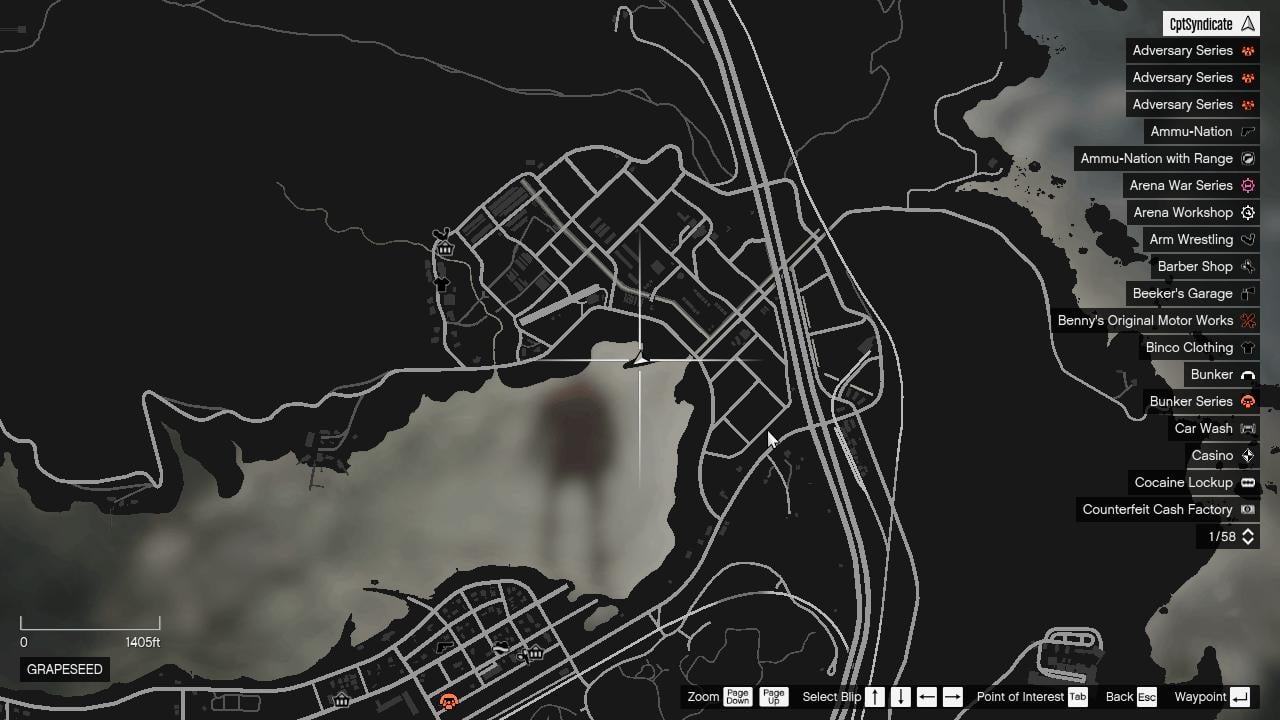Select the Binco Clothing t-shirt icon
This screenshot has width=1280, height=720.
[1247, 347]
